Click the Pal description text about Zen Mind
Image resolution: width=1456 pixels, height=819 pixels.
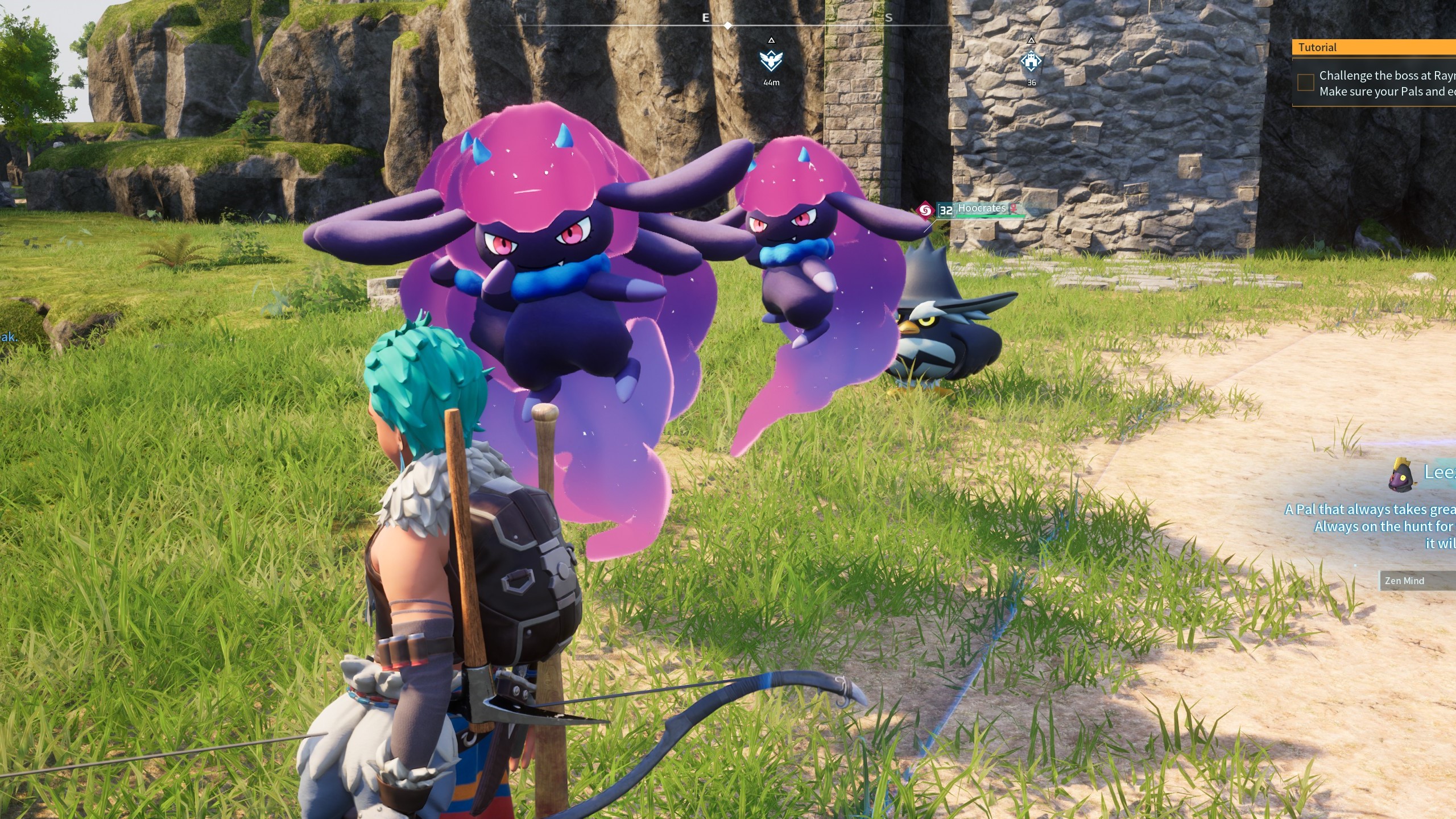pyautogui.click(x=1388, y=519)
